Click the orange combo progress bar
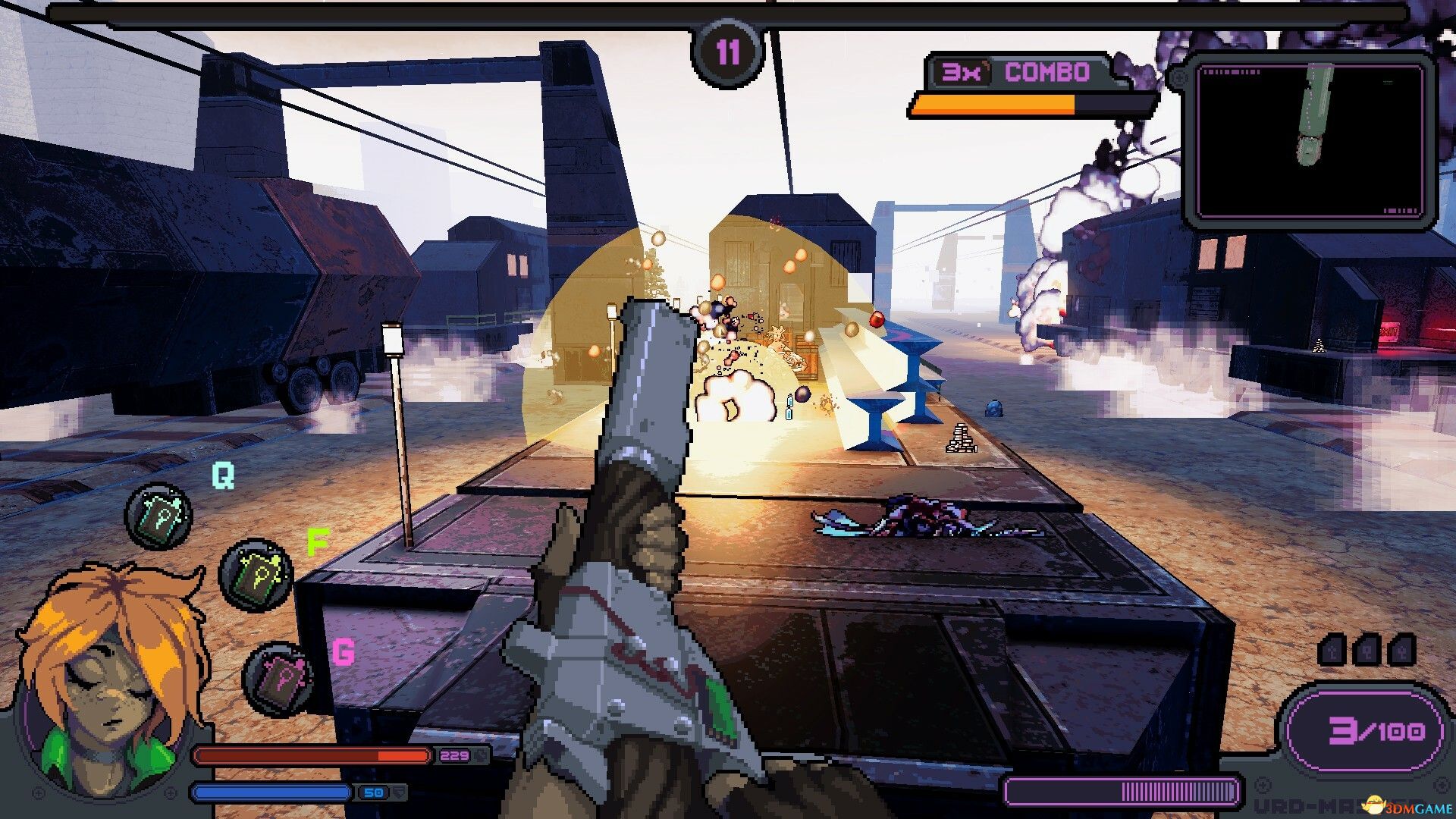1456x819 pixels. click(x=993, y=105)
